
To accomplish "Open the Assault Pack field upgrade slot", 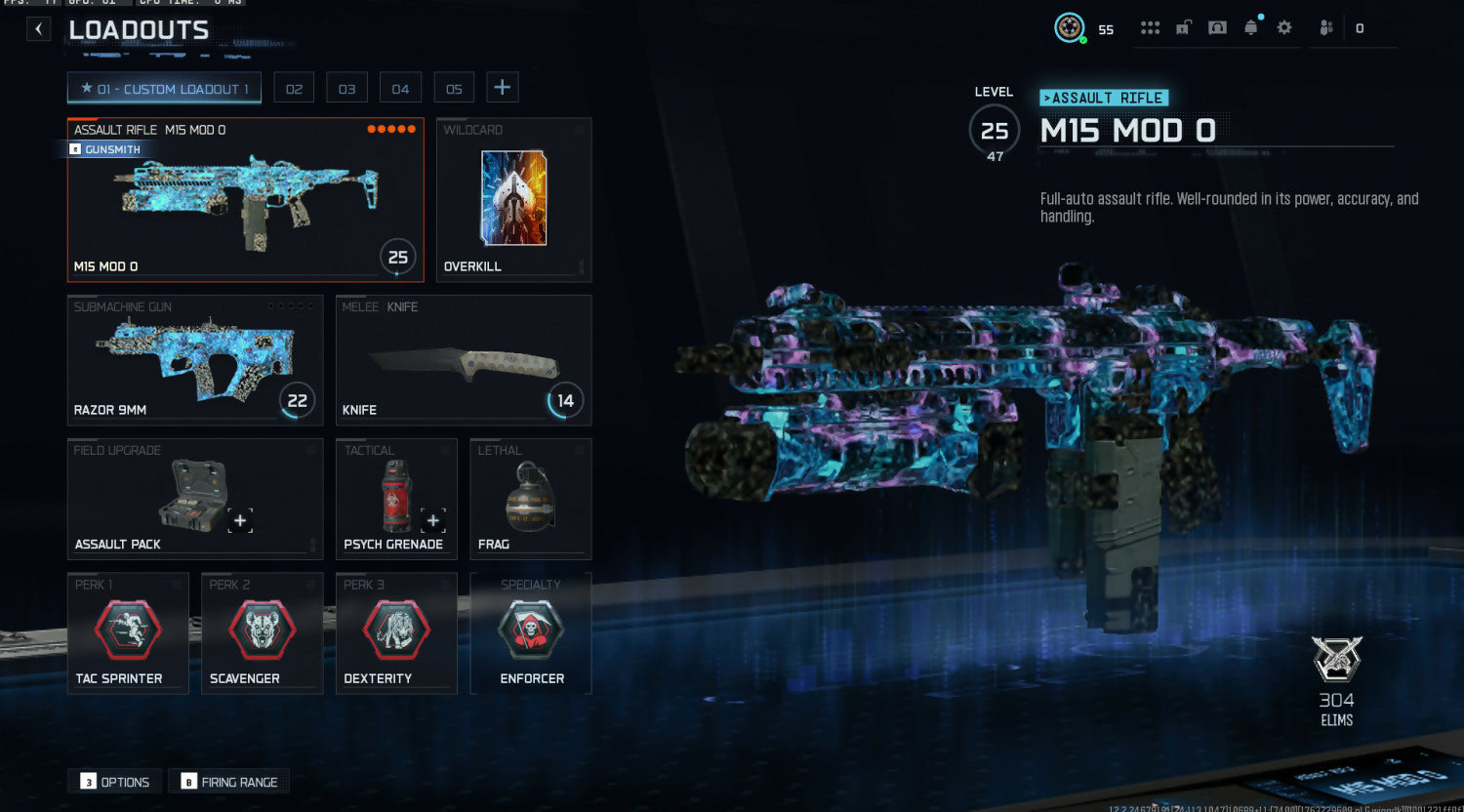I will (194, 499).
